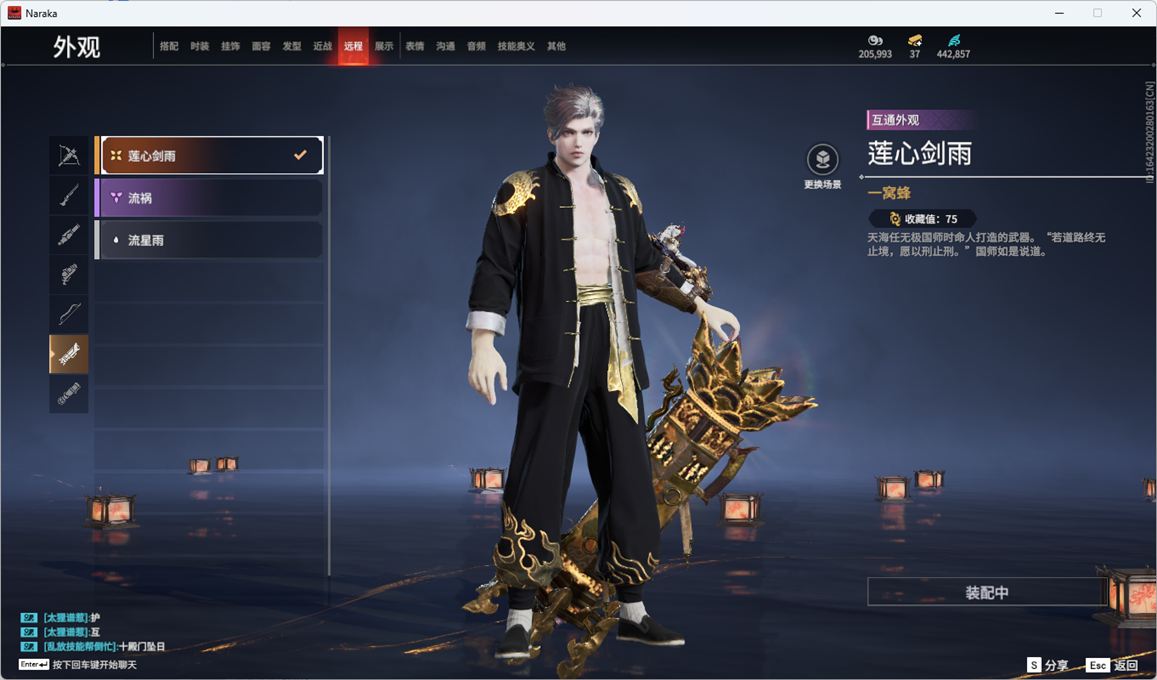Switch to the 搭配 tab
Image resolution: width=1157 pixels, height=680 pixels.
pos(169,46)
